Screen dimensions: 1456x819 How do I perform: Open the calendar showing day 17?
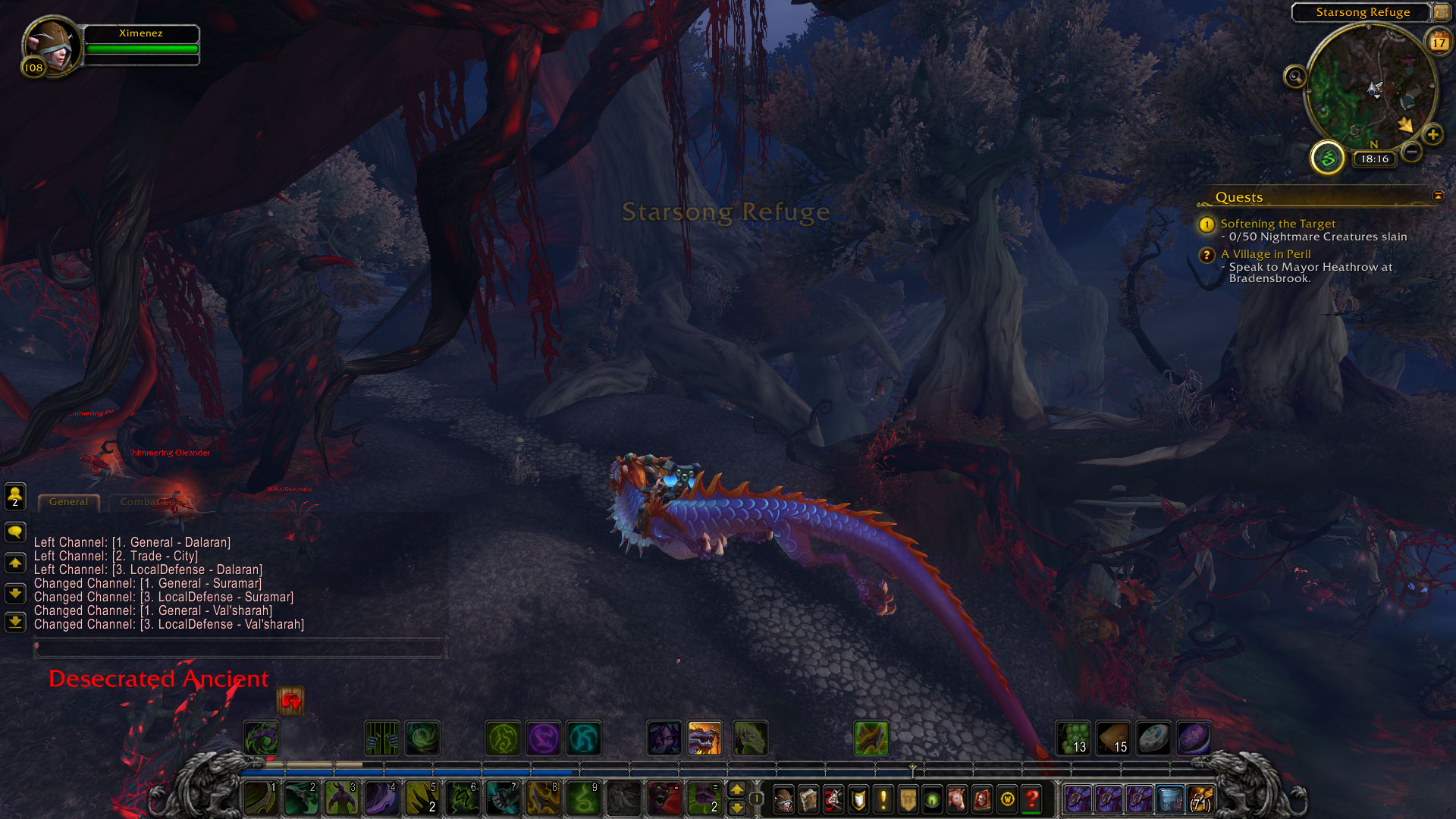[1439, 42]
